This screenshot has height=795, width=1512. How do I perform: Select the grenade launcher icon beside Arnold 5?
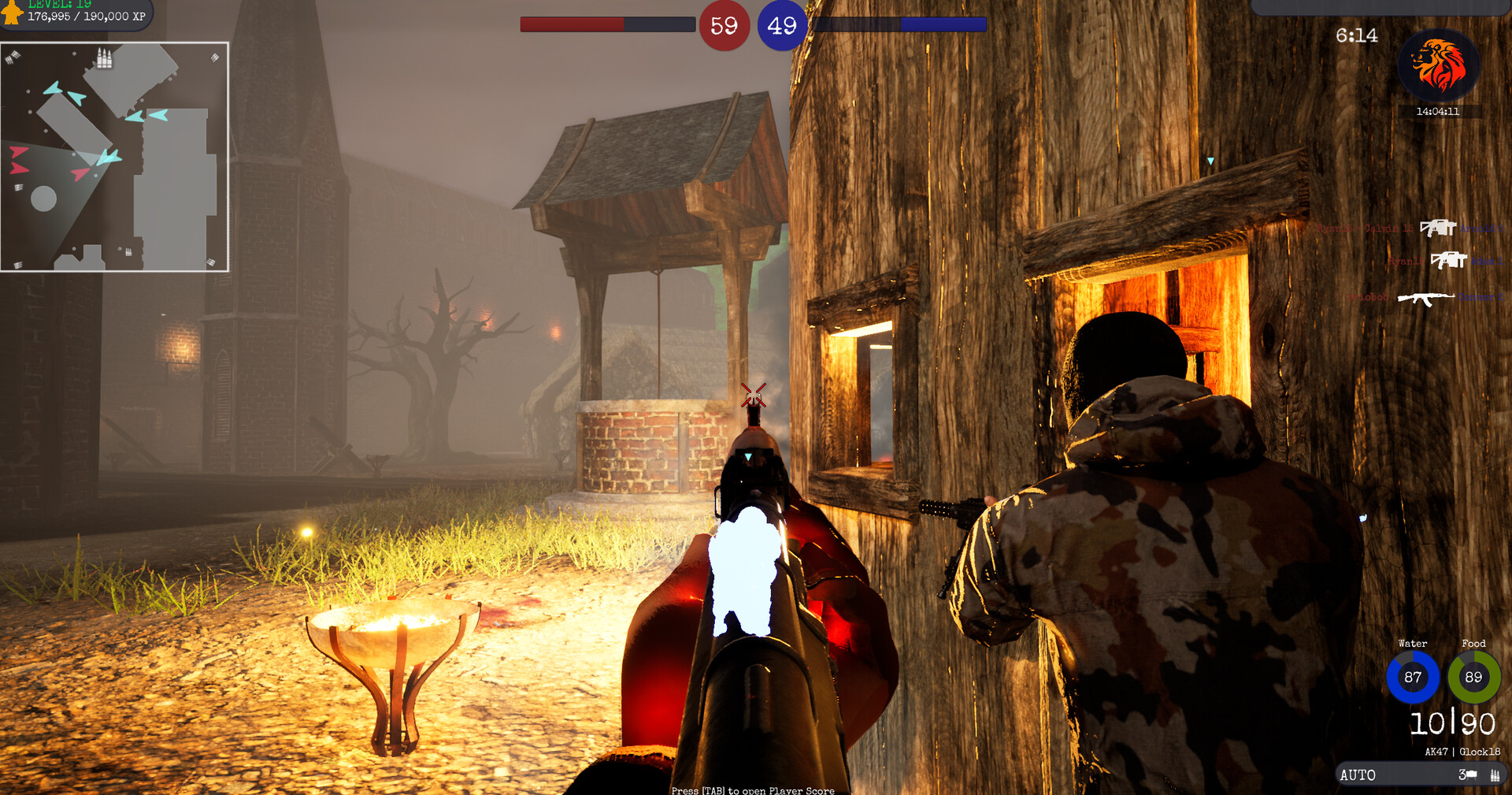coord(1440,228)
